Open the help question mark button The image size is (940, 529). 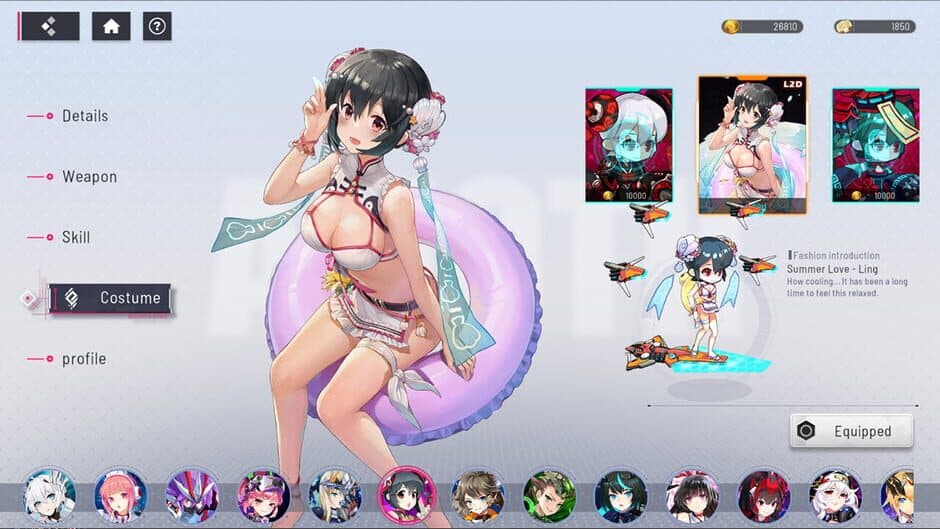tap(157, 26)
